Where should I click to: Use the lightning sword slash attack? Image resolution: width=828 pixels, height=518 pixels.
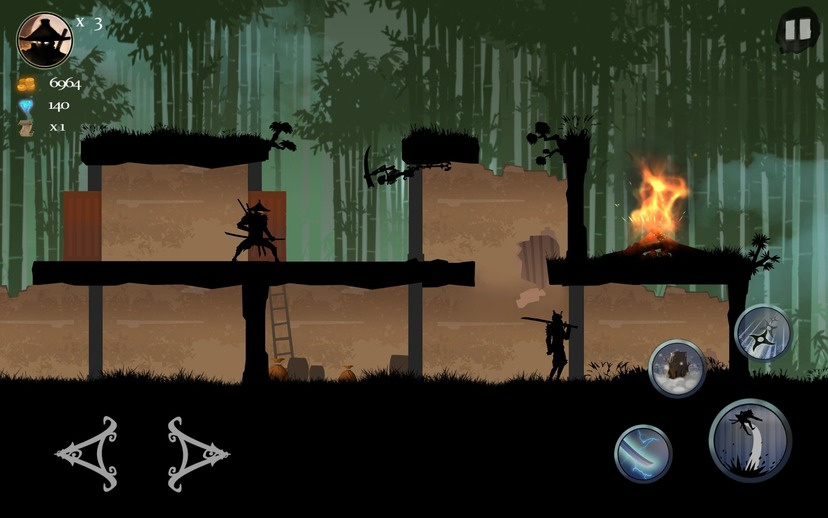point(642,453)
